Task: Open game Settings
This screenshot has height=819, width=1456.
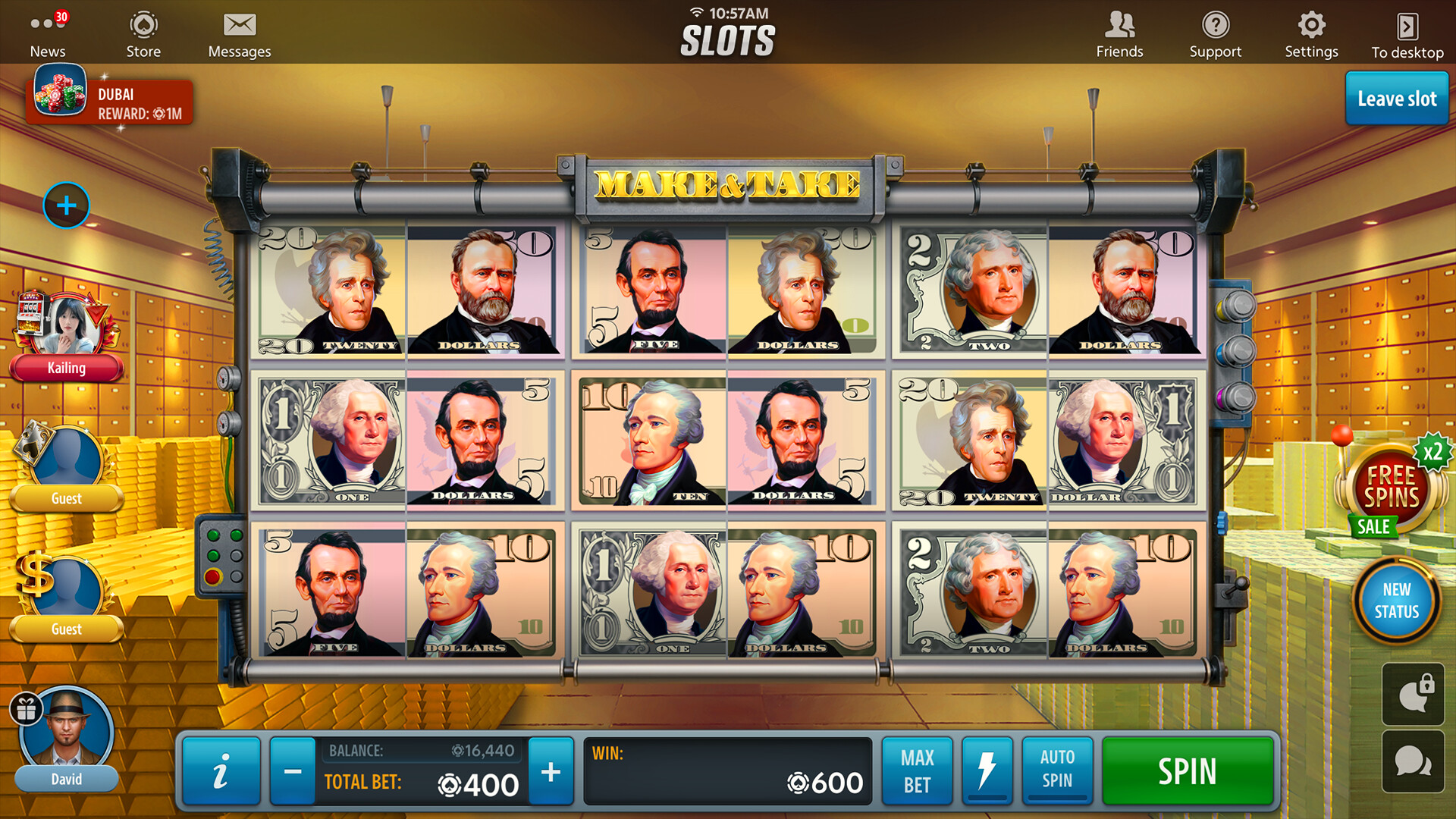Action: point(1311,32)
